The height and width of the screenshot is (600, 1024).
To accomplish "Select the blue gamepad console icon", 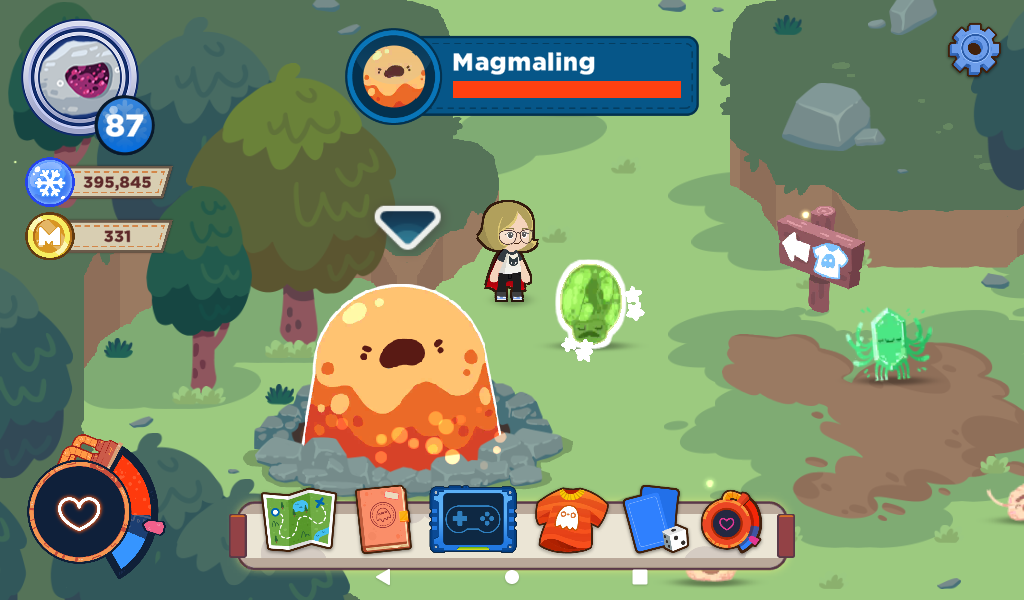I will (x=473, y=520).
